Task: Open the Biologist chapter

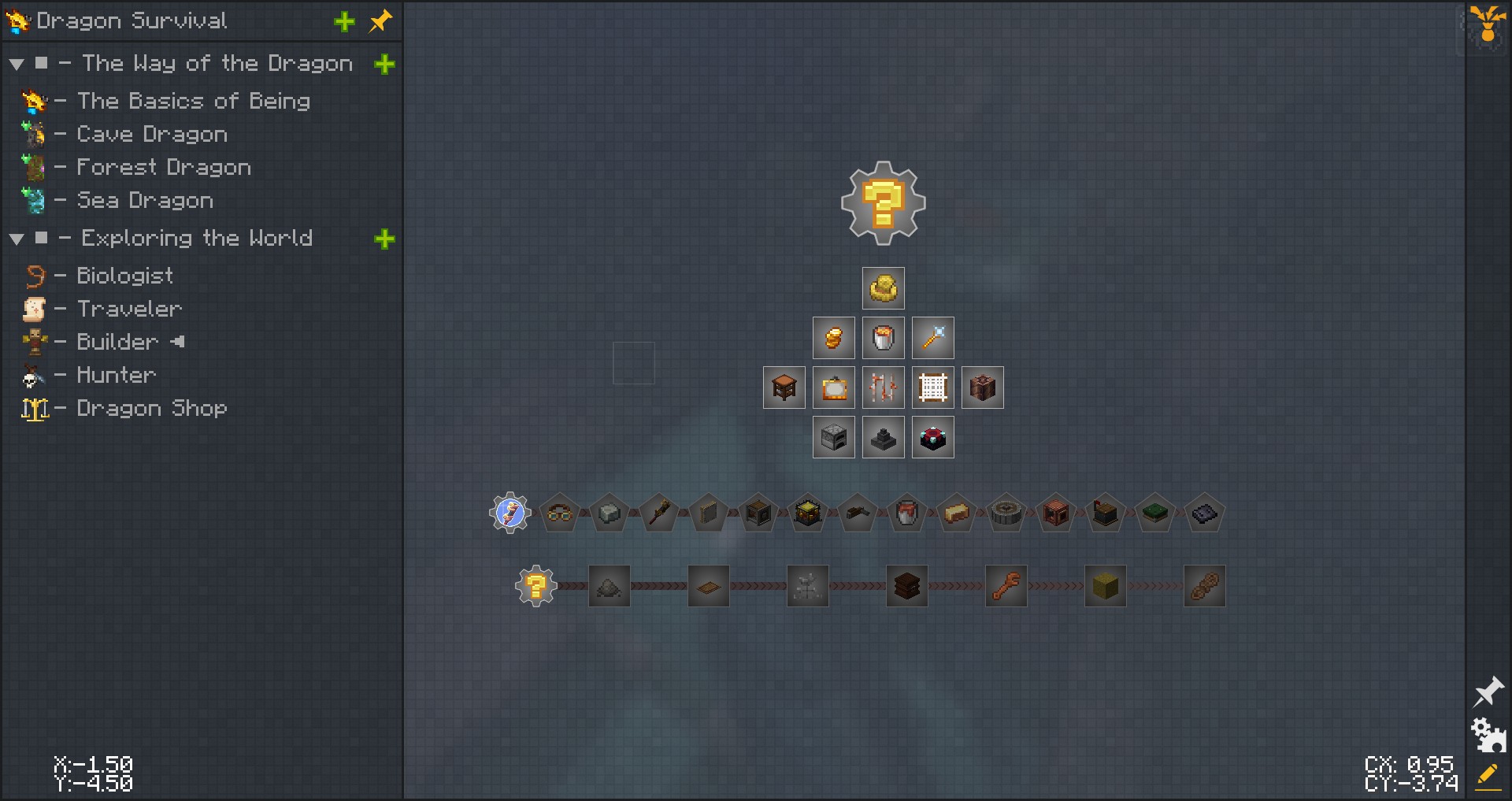Action: click(x=124, y=276)
